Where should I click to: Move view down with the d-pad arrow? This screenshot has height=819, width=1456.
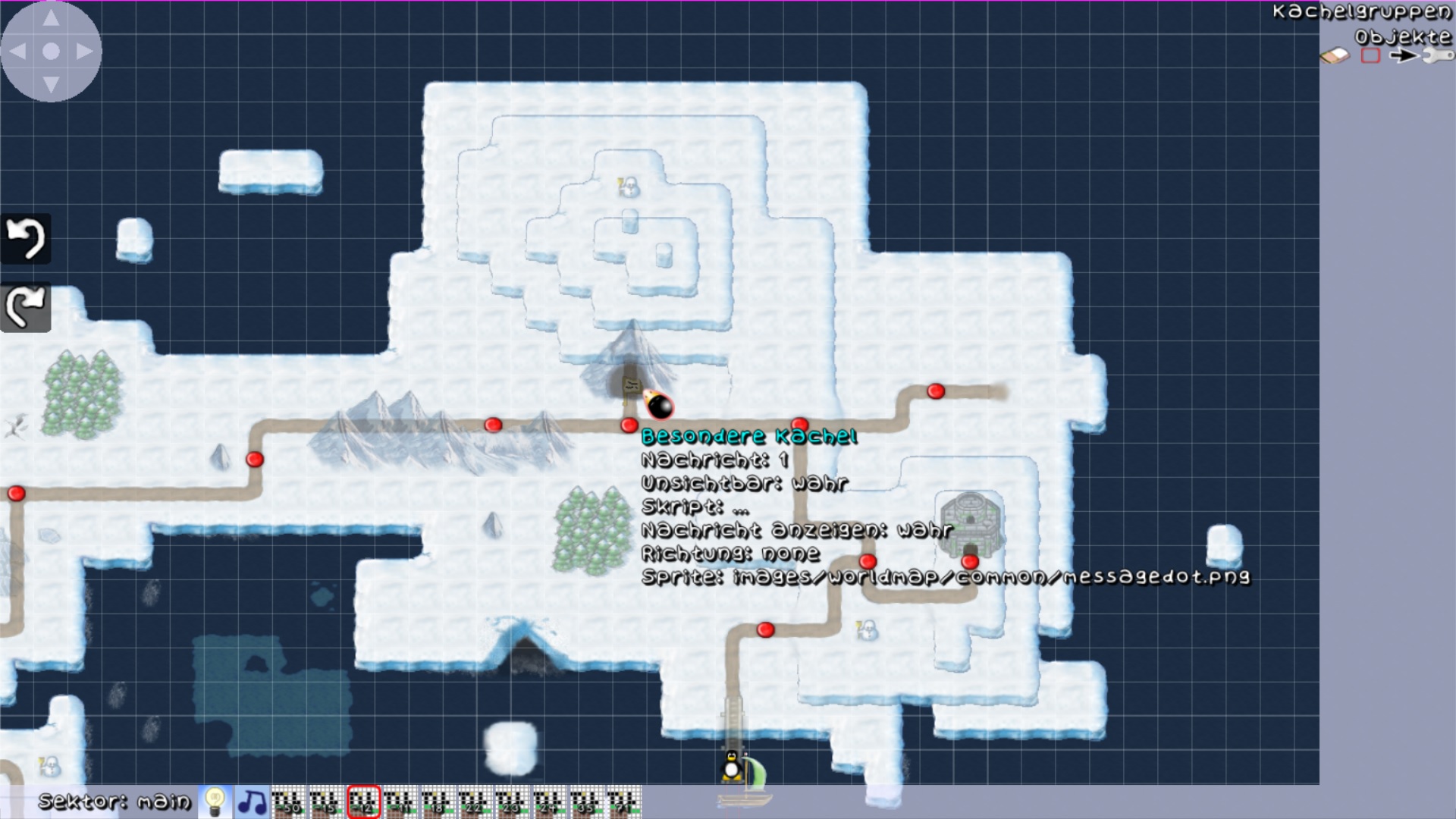click(51, 83)
